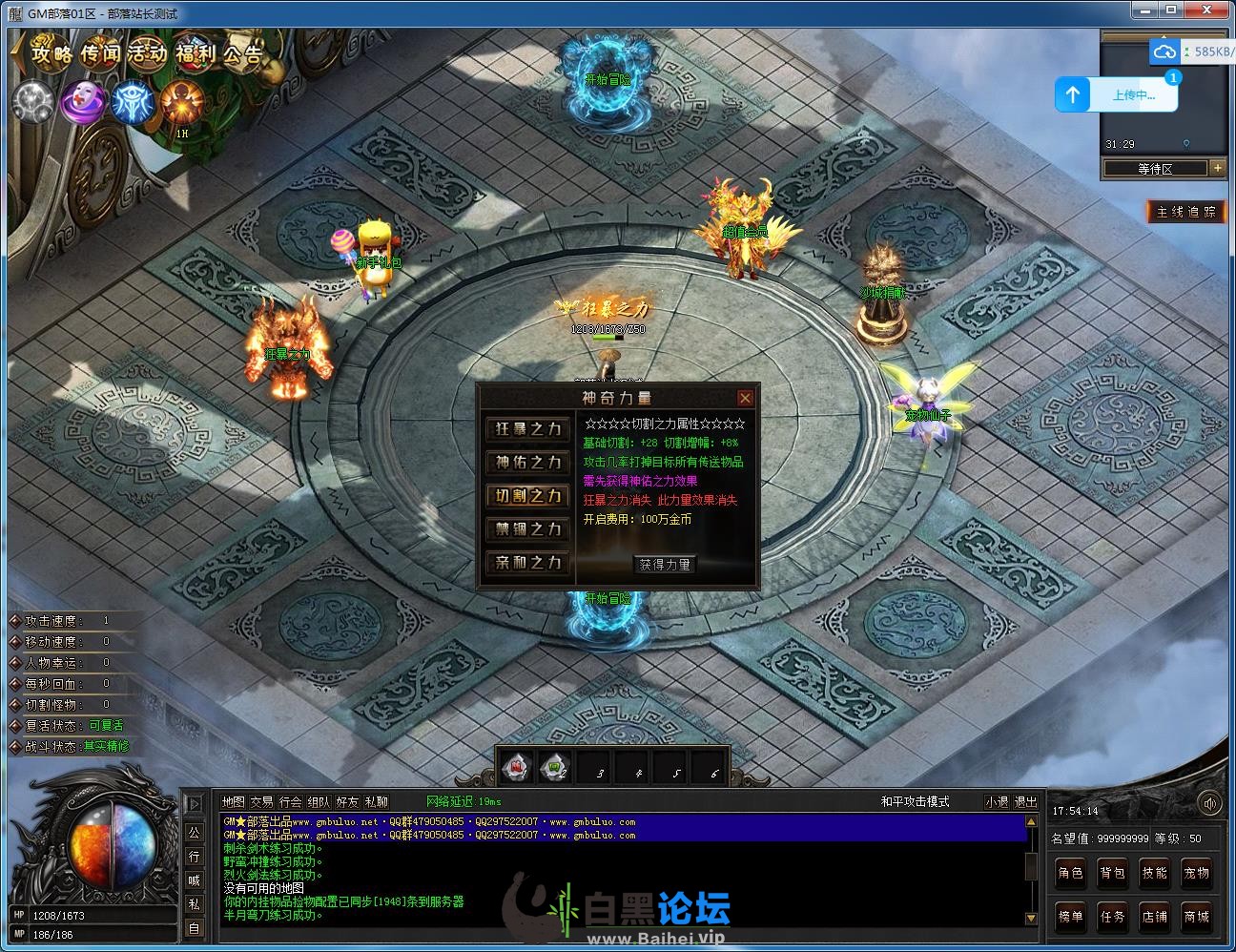Open the 角色 character panel
The width and height of the screenshot is (1236, 952).
[1070, 873]
